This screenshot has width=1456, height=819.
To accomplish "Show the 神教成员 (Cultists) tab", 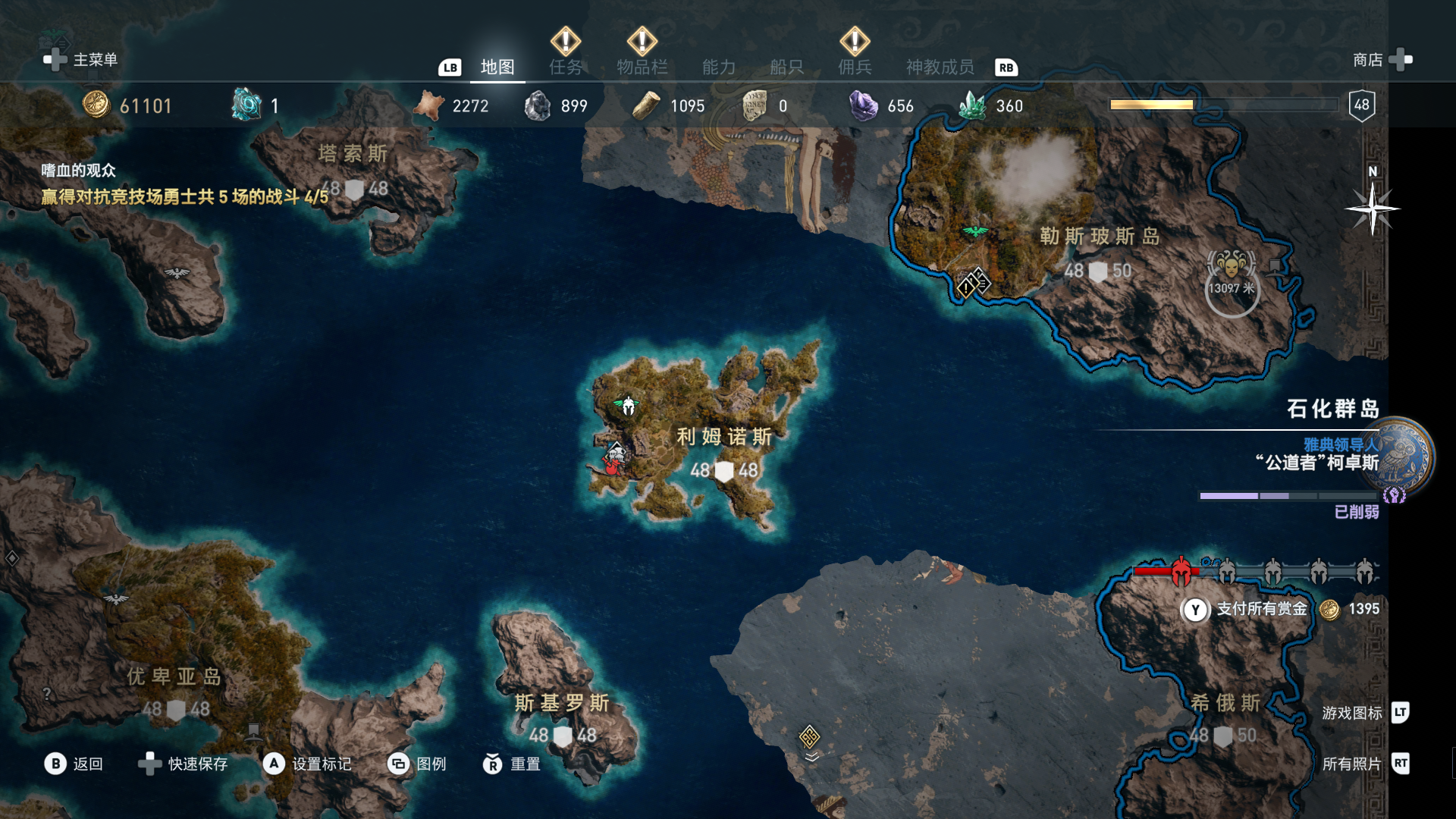I will pos(940,67).
